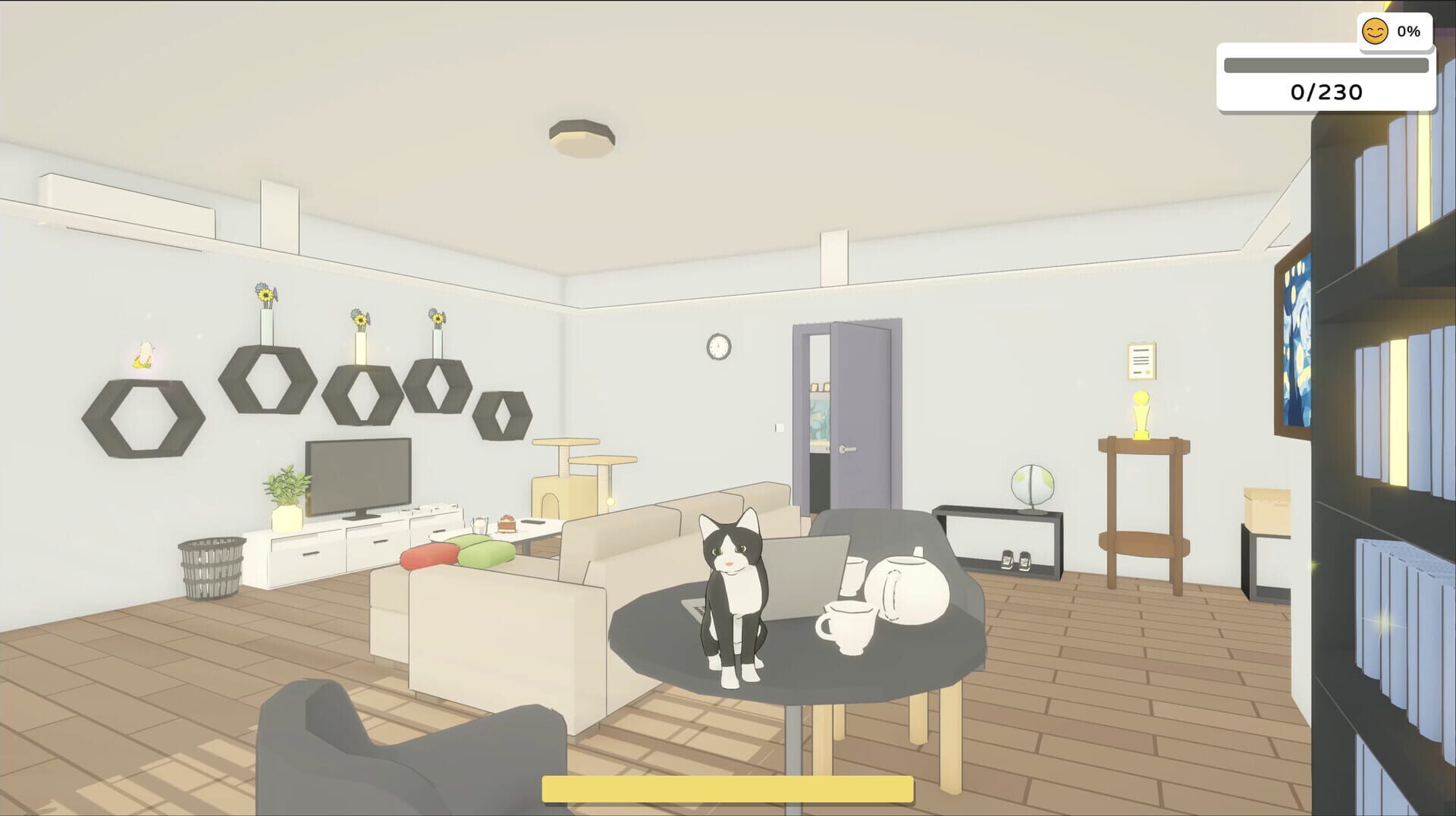Click the yellow bar at screen bottom

(x=726, y=789)
